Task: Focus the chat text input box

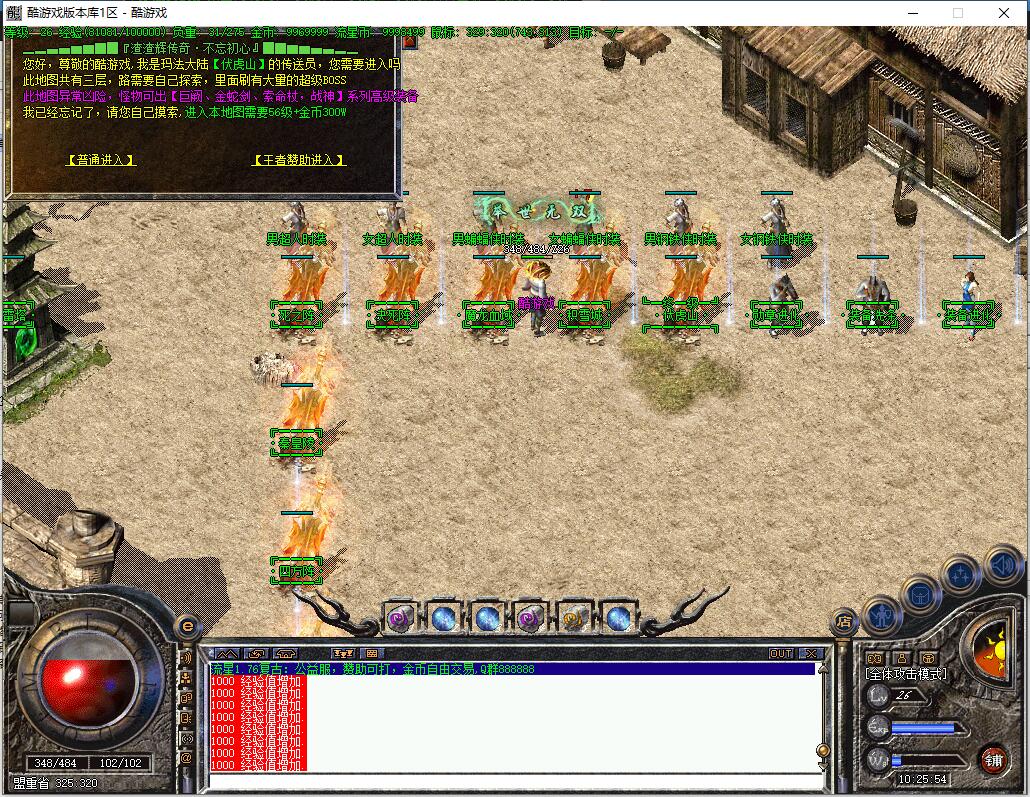Action: [x=510, y=780]
